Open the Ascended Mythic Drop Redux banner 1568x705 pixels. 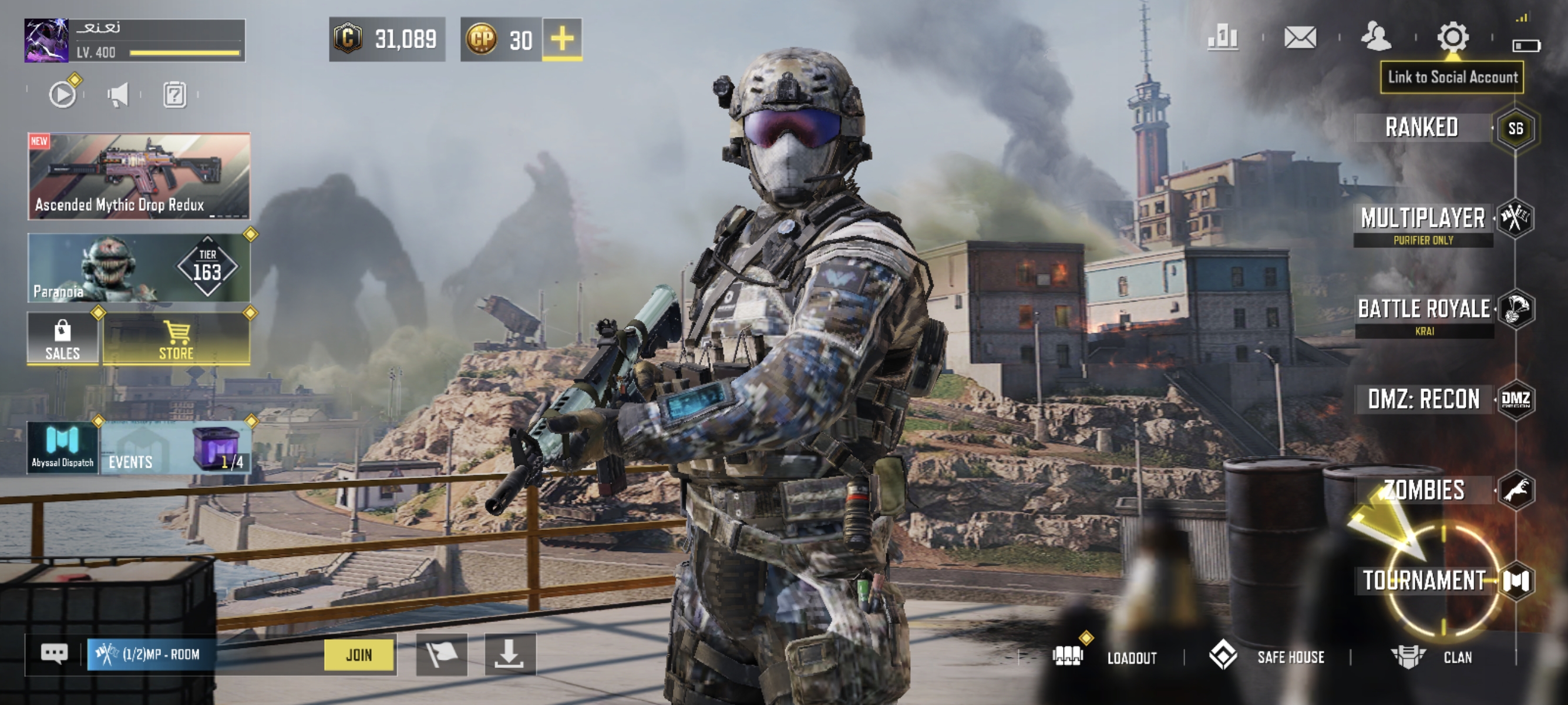click(139, 176)
